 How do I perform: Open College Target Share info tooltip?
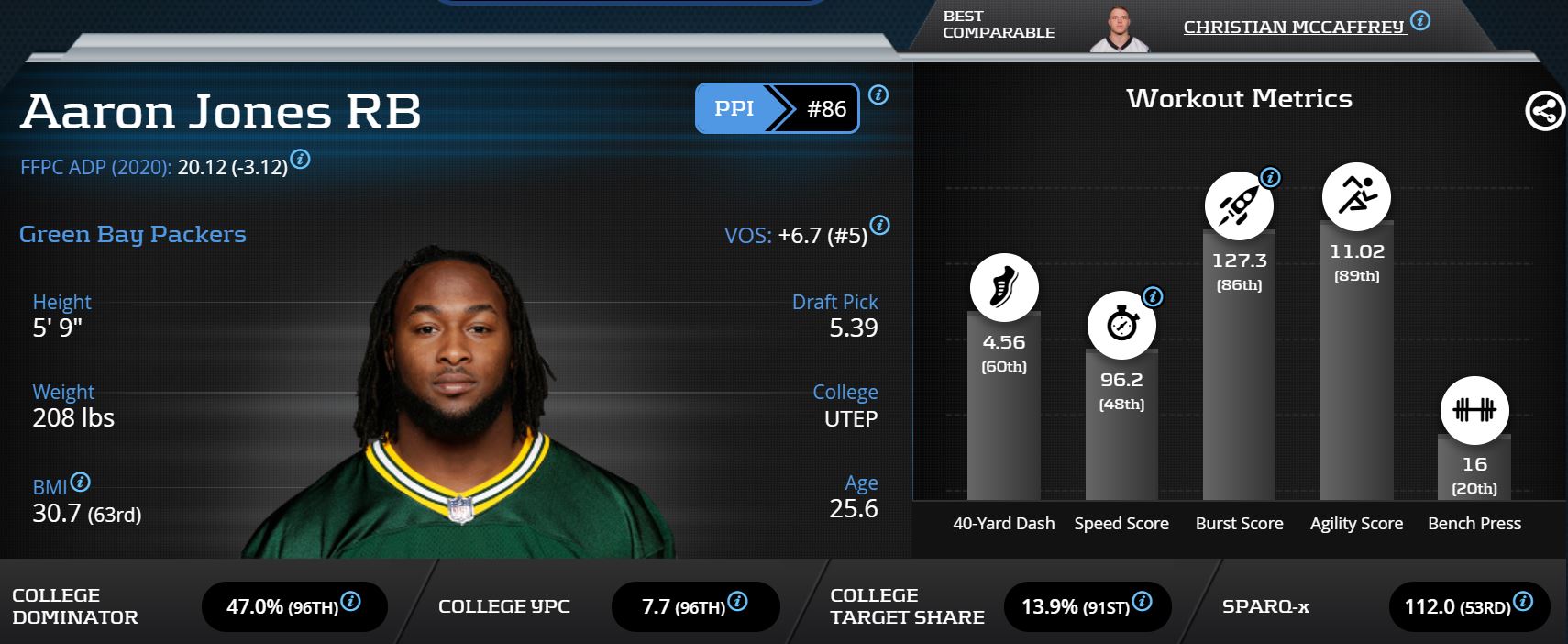click(x=1143, y=602)
